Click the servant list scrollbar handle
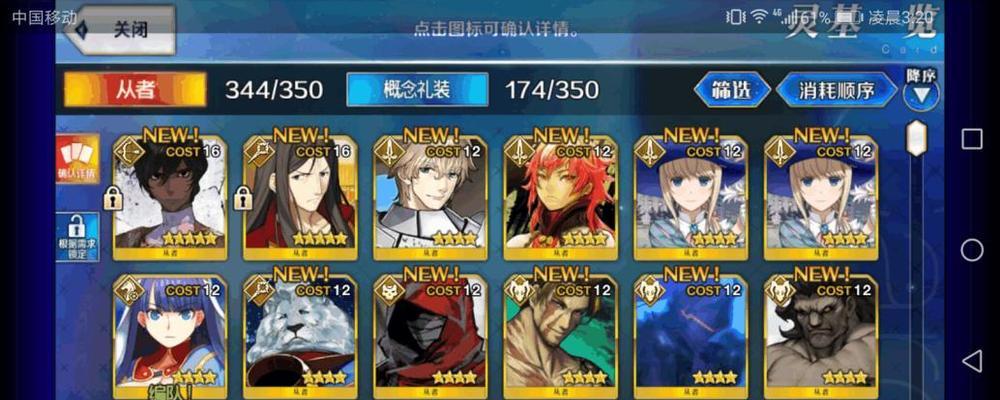 point(916,138)
